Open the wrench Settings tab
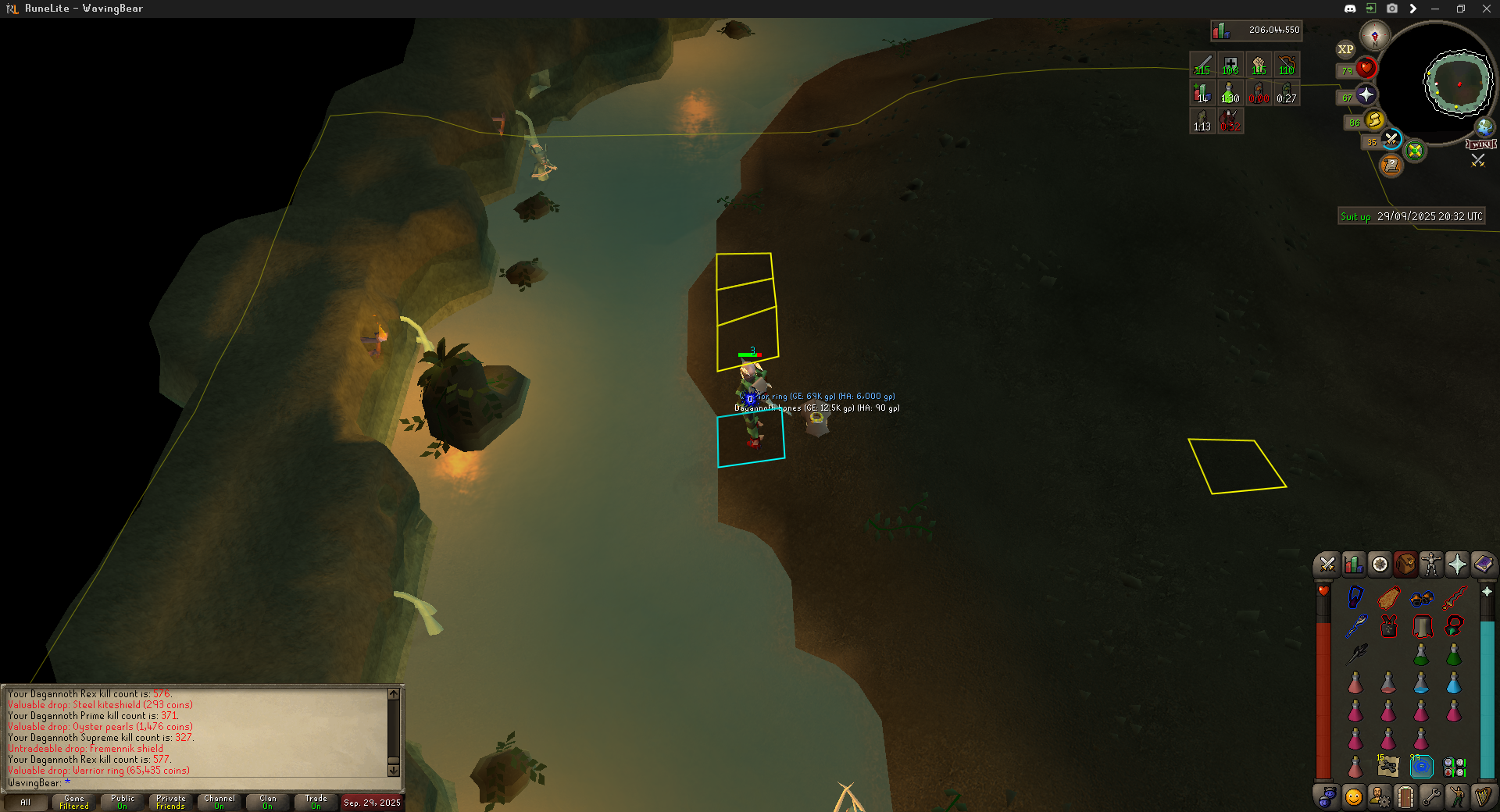Viewport: 1500px width, 812px height. tap(1431, 797)
